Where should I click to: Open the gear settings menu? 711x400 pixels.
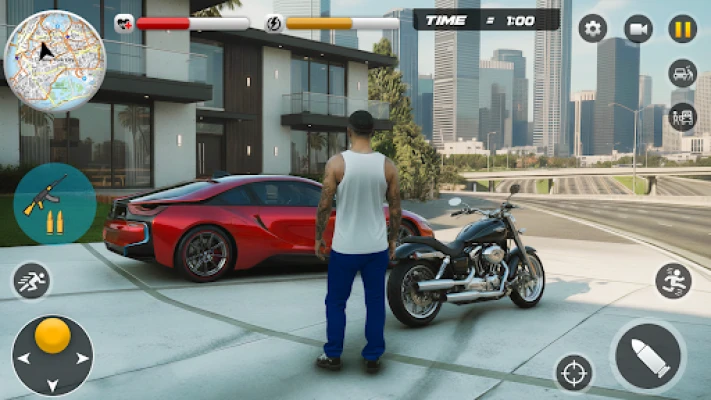point(593,28)
